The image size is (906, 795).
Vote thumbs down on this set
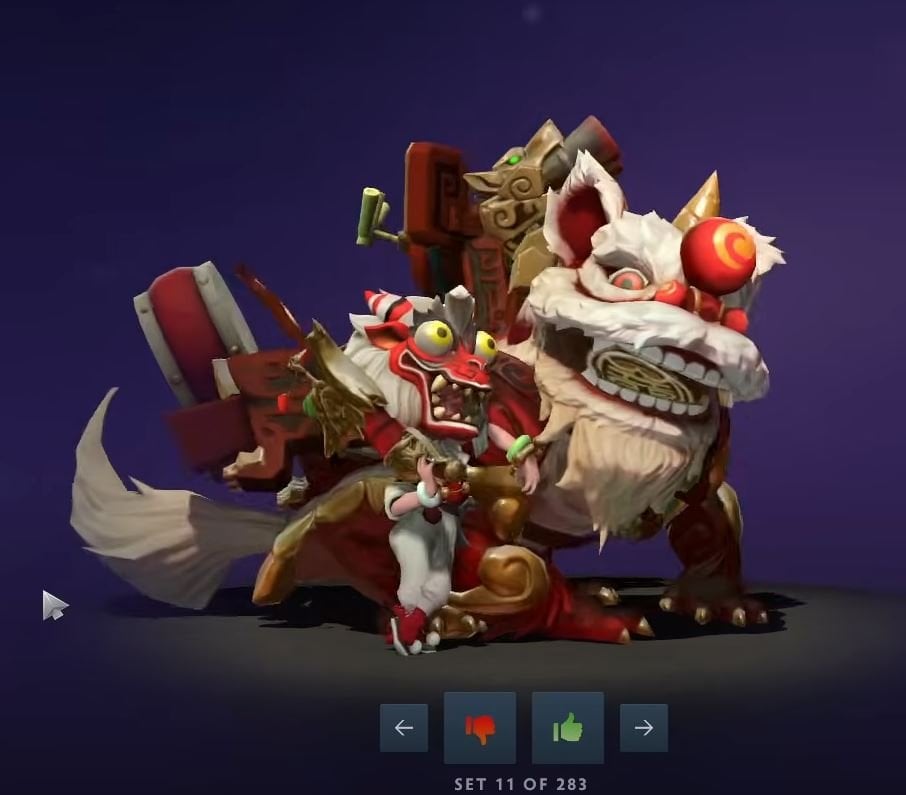[480, 728]
